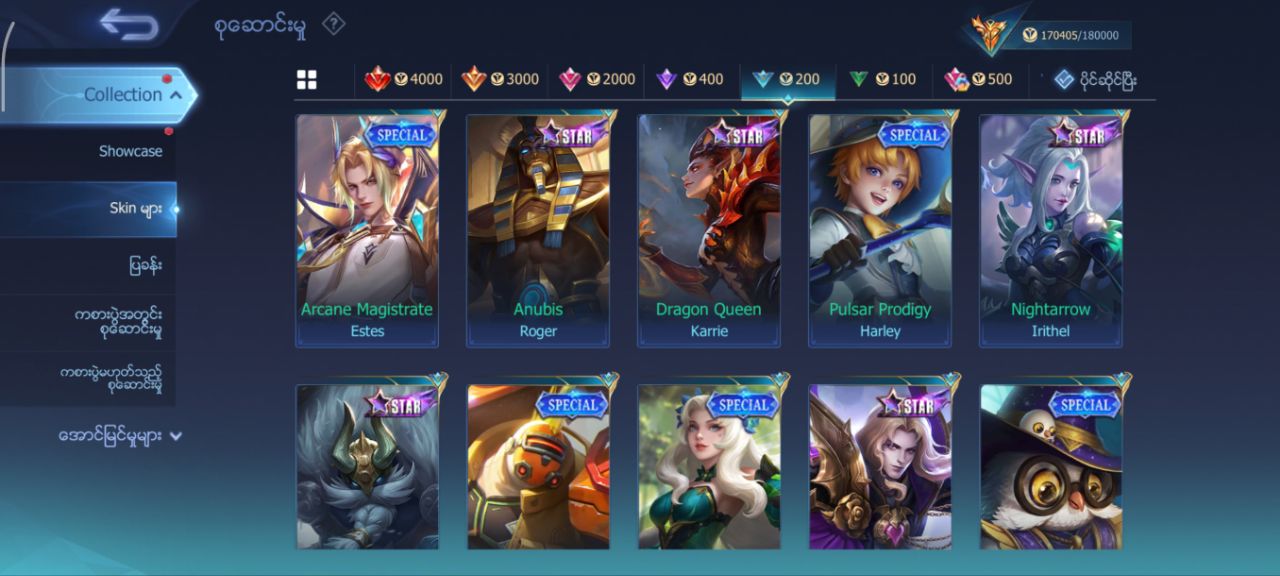Select the Skin menu entry
Viewport: 1280px width, 576px height.
pos(135,208)
